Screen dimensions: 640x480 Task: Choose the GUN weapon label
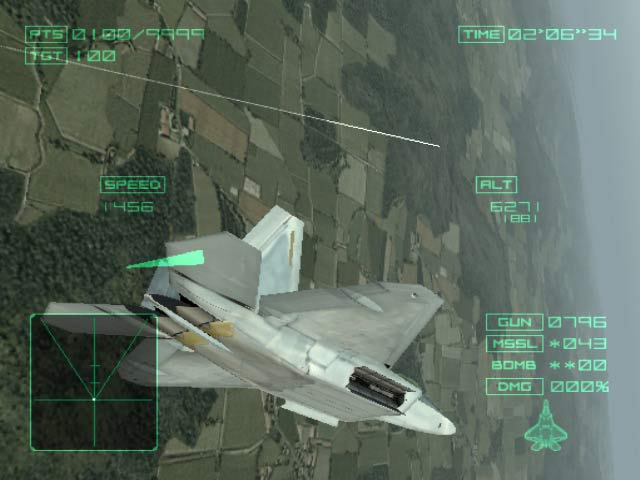[515, 322]
